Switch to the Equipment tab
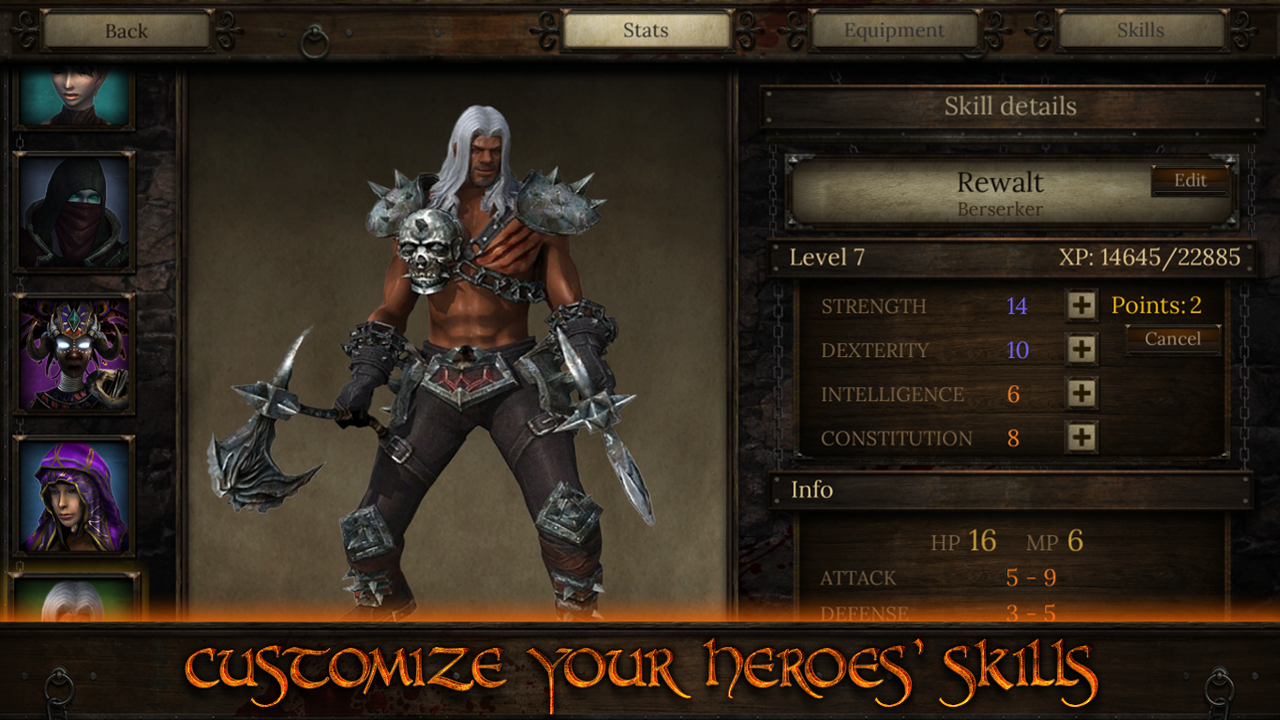Viewport: 1280px width, 720px height. coord(893,30)
